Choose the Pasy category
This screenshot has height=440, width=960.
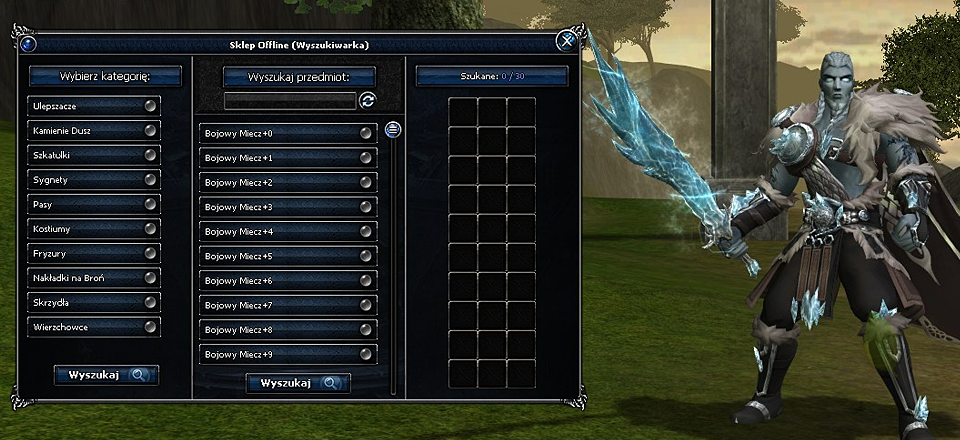click(94, 204)
